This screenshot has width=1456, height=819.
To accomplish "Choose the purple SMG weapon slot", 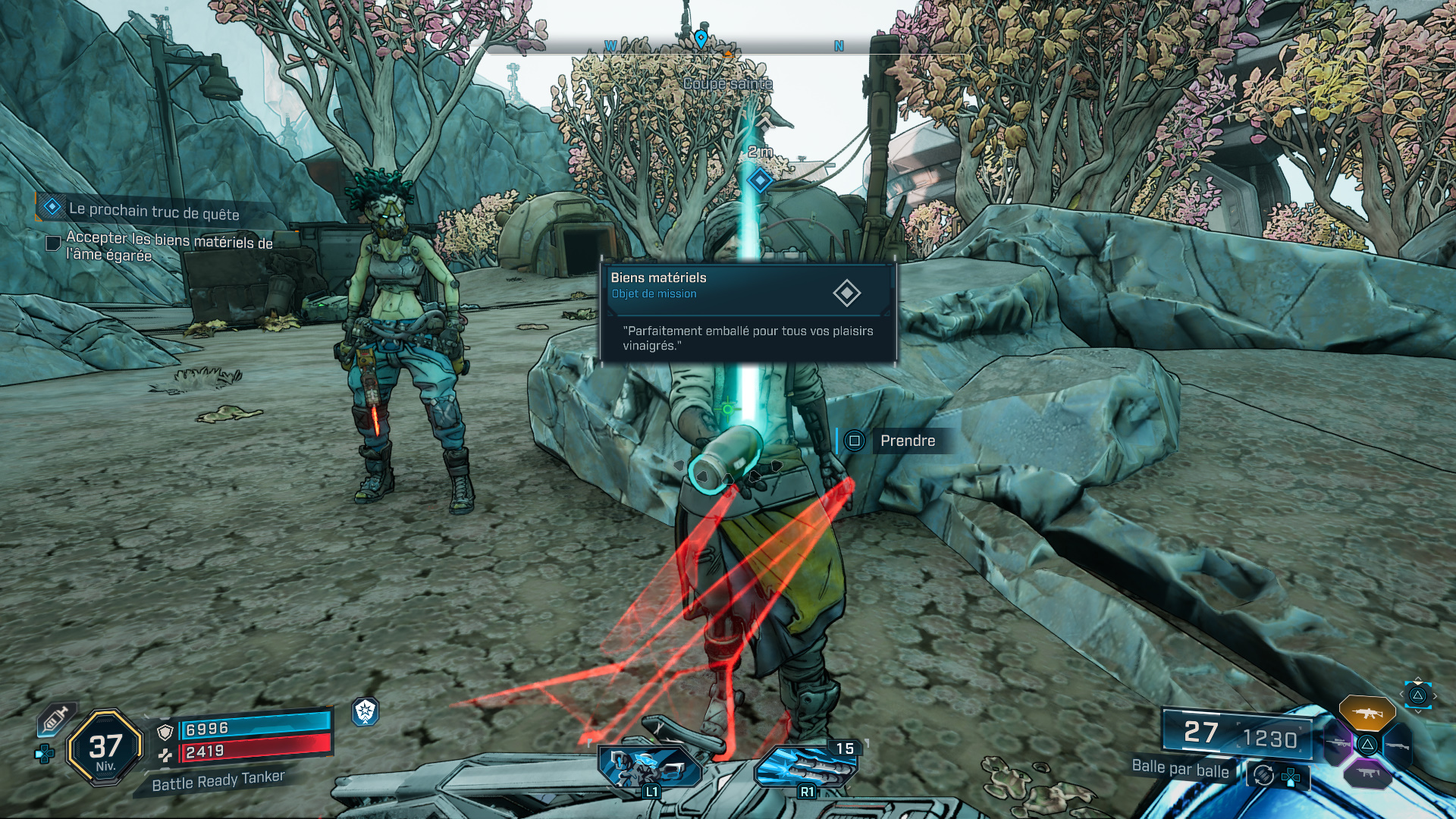I will pyautogui.click(x=1367, y=773).
